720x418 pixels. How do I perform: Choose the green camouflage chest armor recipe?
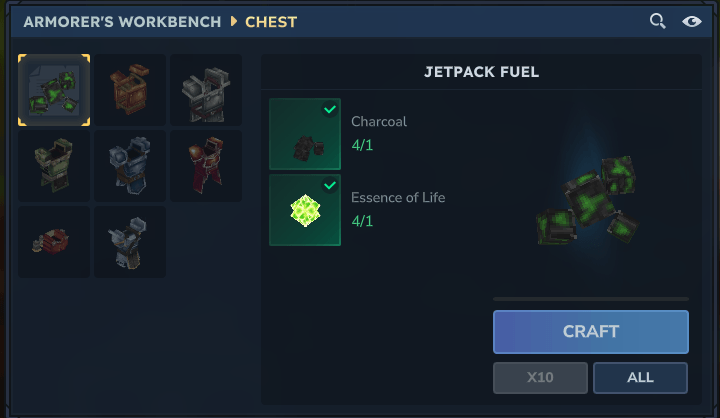(x=54, y=166)
